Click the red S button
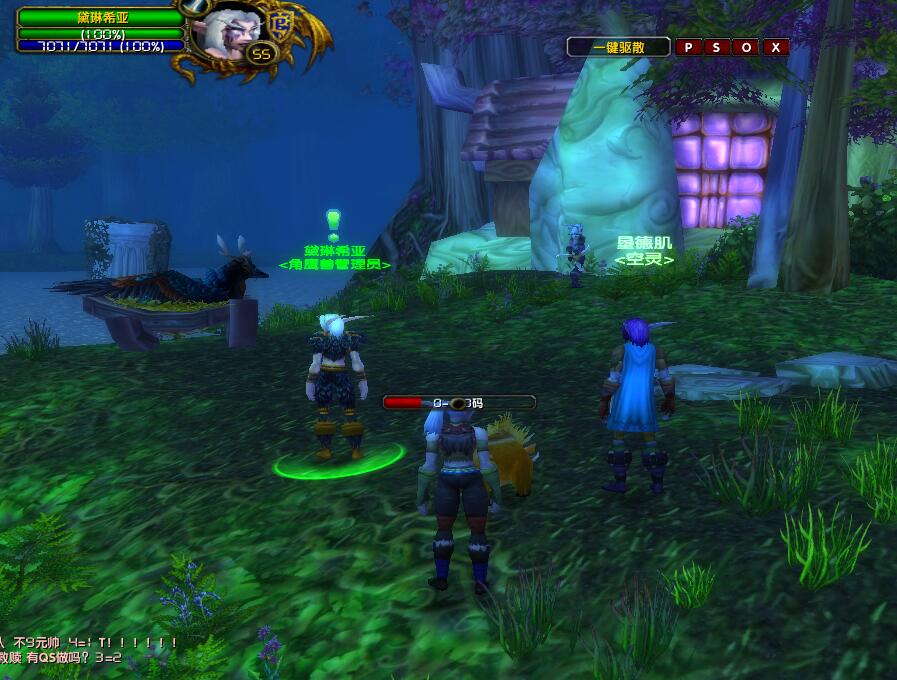 pyautogui.click(x=717, y=47)
